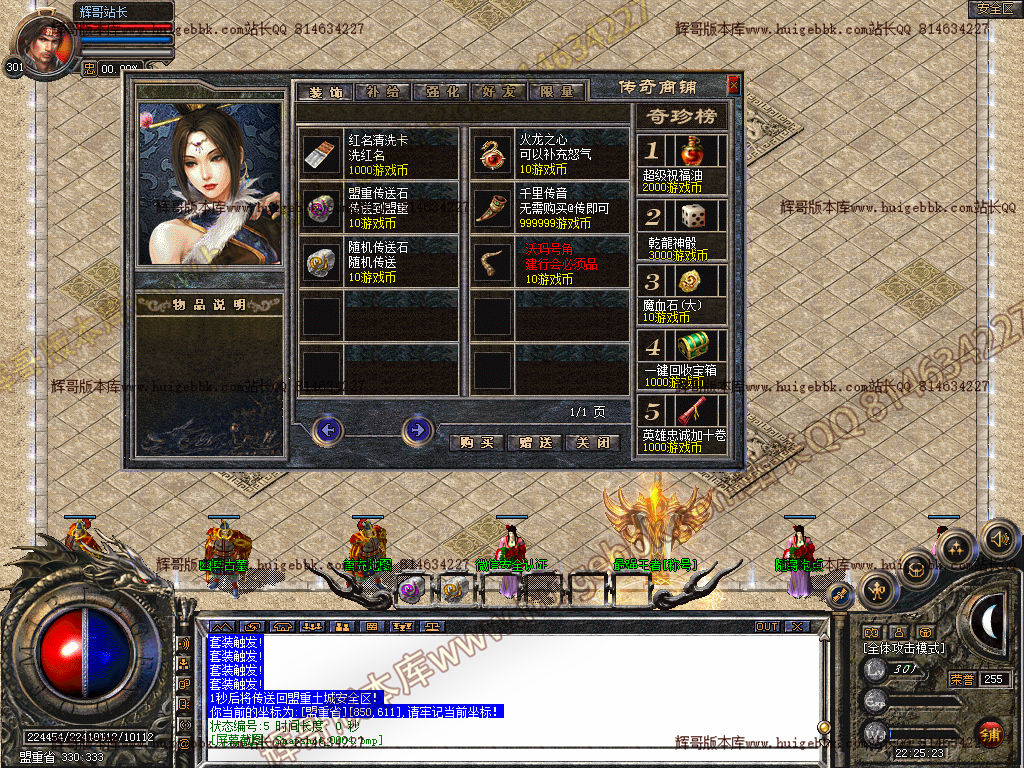Pick the 火龙之心 item
The height and width of the screenshot is (768, 1024).
492,154
